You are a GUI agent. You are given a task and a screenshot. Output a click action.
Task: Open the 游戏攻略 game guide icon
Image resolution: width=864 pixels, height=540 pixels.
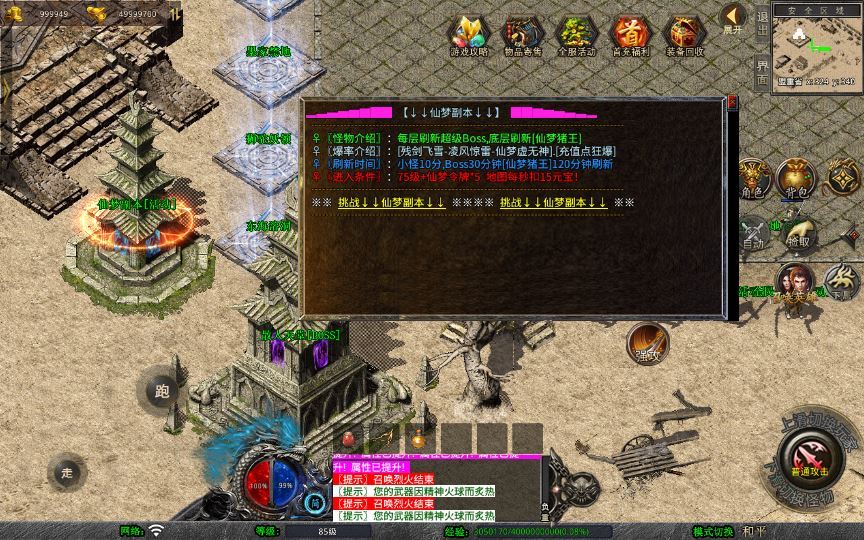pos(469,35)
